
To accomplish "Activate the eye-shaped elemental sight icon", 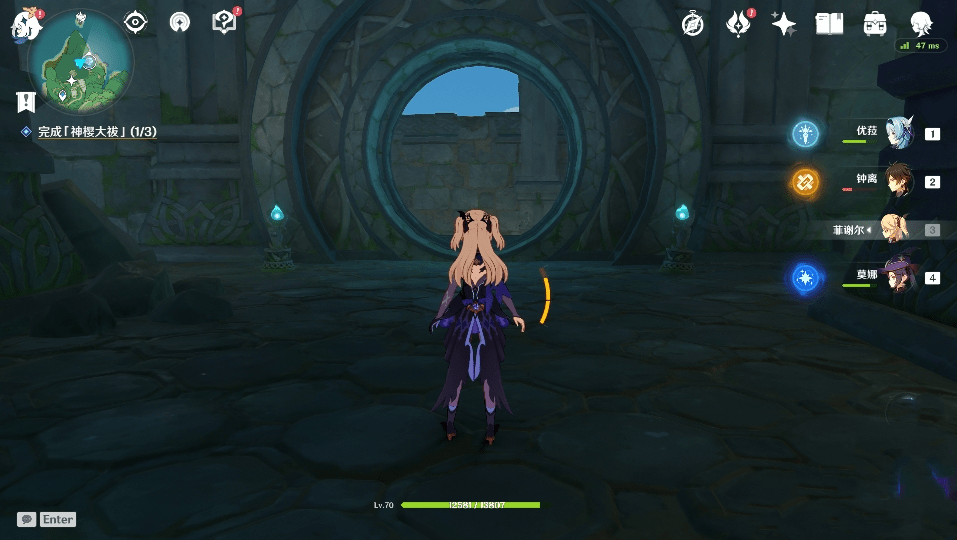I will point(135,22).
